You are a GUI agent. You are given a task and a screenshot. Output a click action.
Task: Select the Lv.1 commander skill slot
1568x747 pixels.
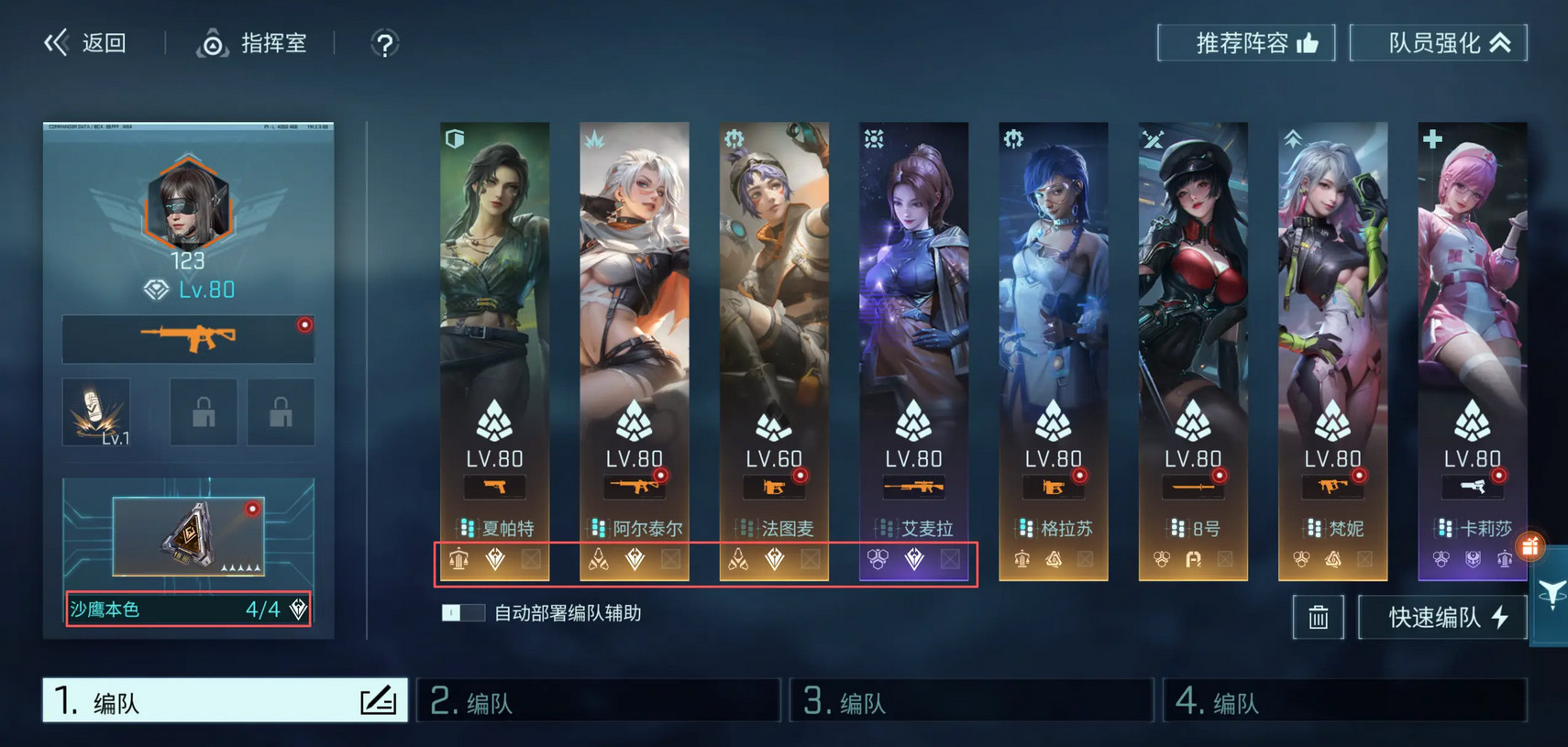tap(96, 412)
